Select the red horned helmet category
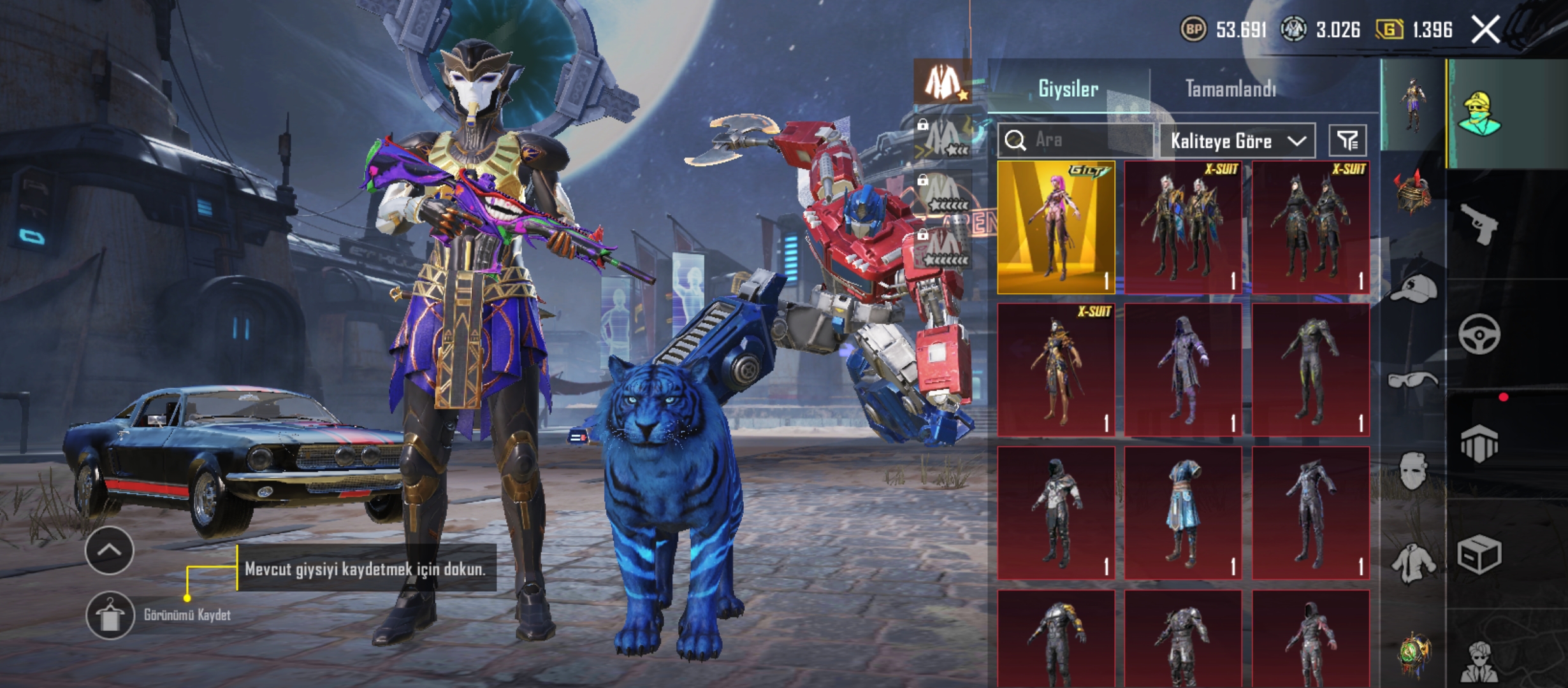This screenshot has width=1568, height=688. point(1413,191)
